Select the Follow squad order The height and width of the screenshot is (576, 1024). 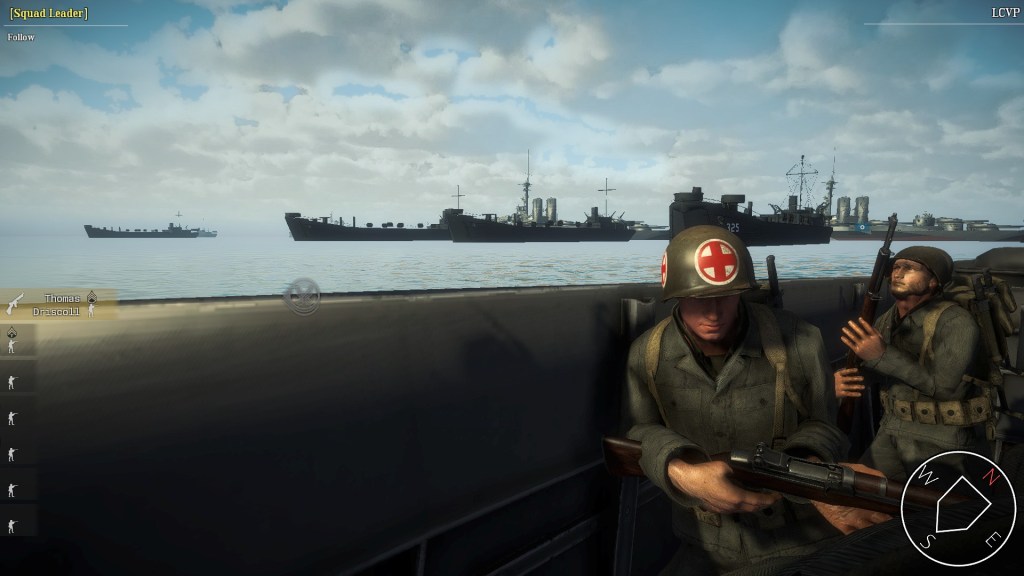[x=21, y=37]
